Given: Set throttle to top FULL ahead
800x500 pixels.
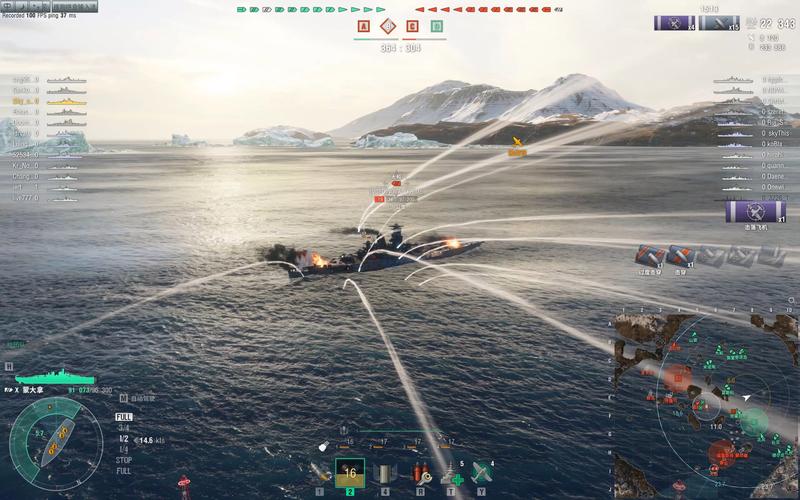Looking at the screenshot, I should click(x=124, y=417).
